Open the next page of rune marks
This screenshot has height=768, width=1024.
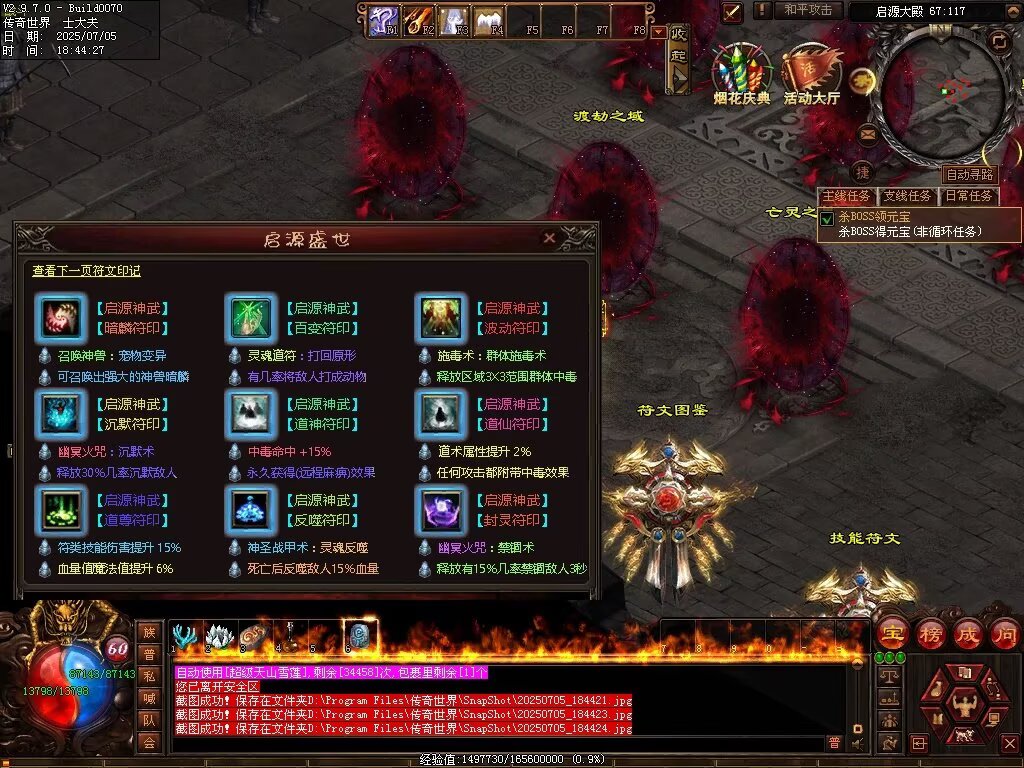86,271
